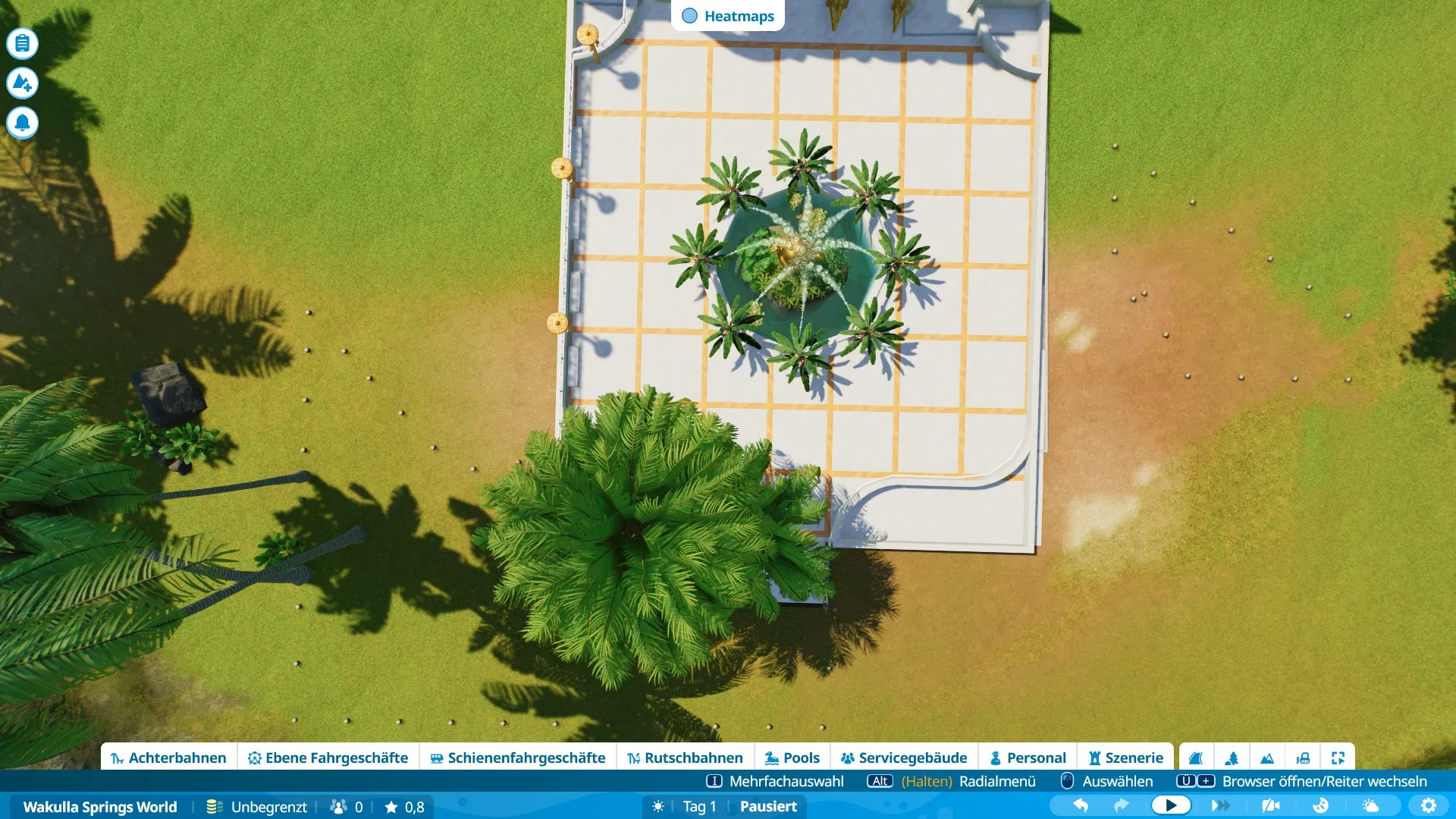Click the mountain-with-plus icon button
This screenshot has width=1456, height=819.
tap(23, 83)
